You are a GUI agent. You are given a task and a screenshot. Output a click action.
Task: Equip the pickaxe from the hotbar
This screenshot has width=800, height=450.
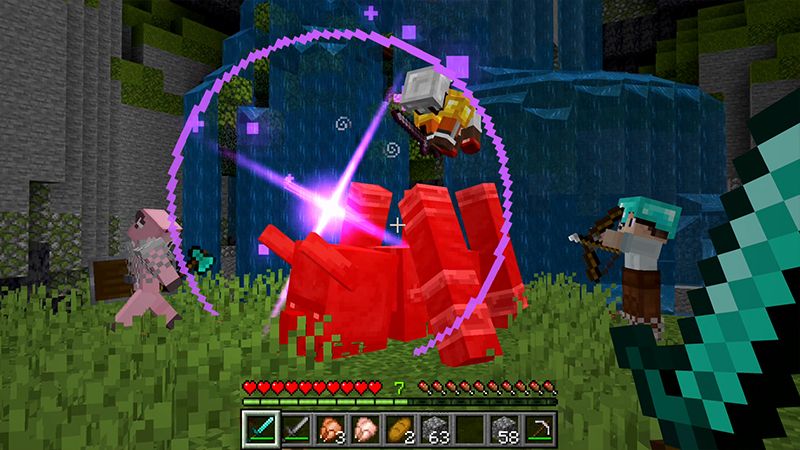(x=539, y=428)
